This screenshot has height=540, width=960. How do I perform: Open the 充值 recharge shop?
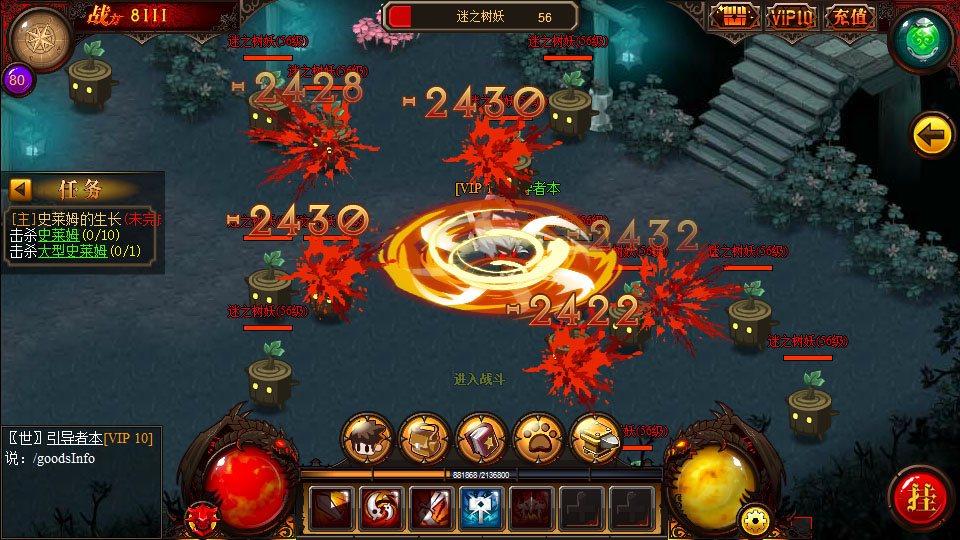point(850,17)
